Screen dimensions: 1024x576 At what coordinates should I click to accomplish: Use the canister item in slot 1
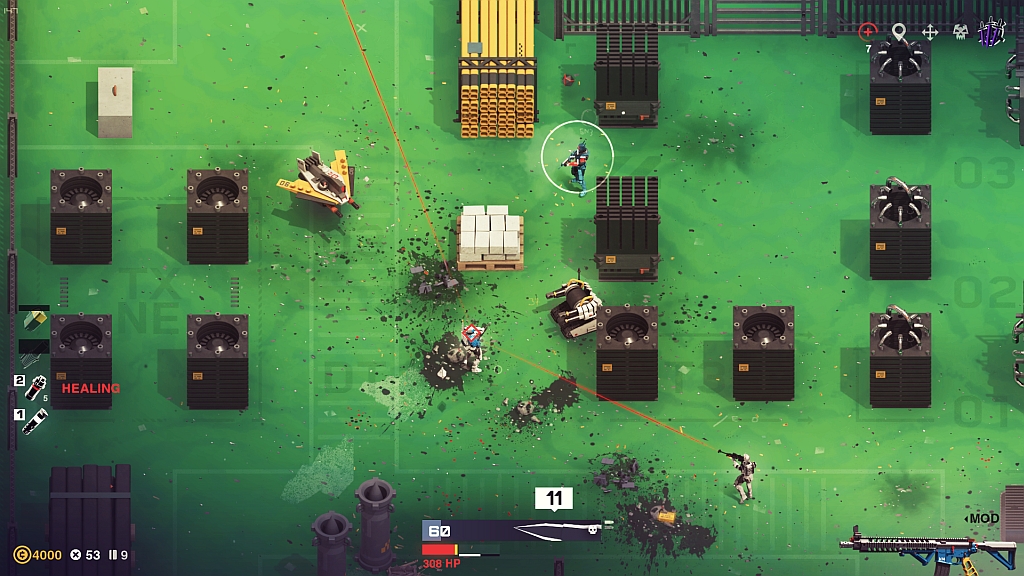pos(36,419)
